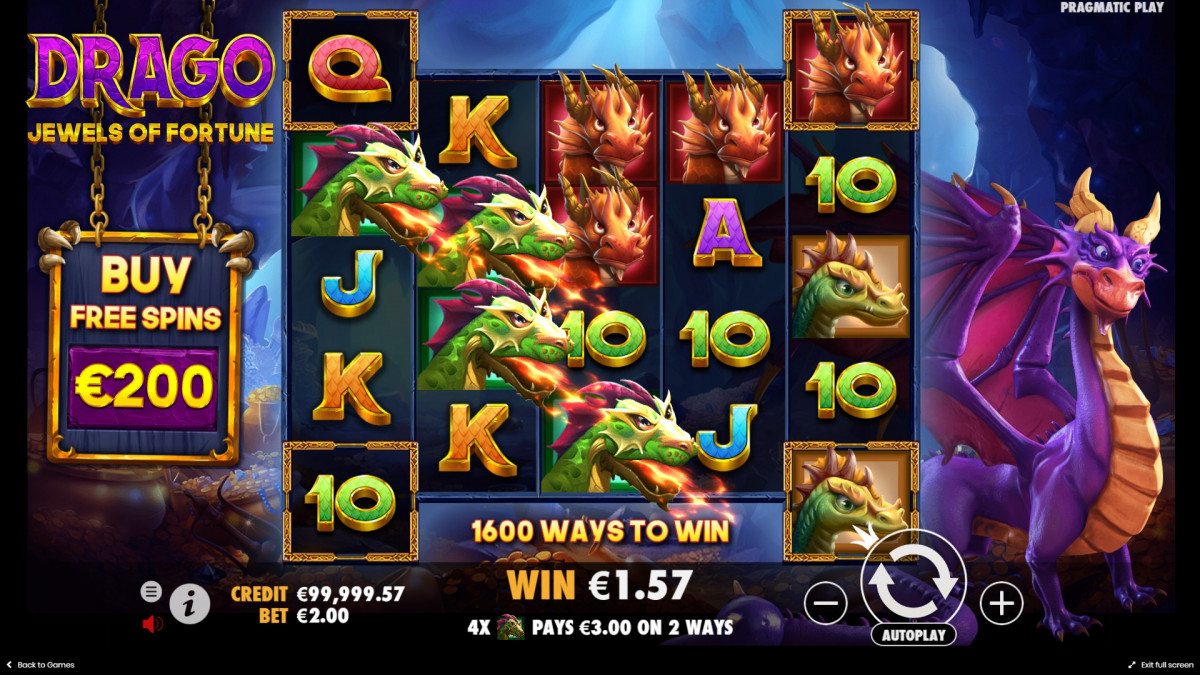
Task: Increase the bet with the plus button
Action: pos(1001,603)
